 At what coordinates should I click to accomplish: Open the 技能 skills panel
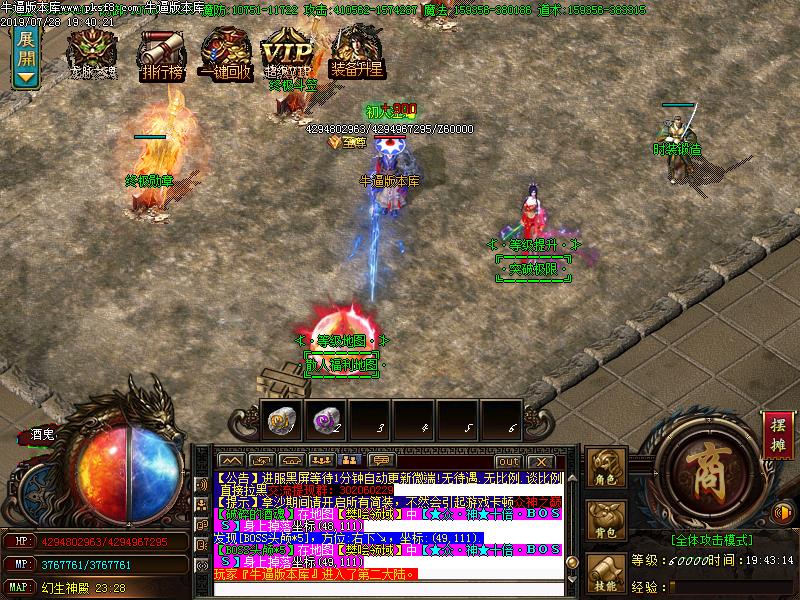pos(606,577)
